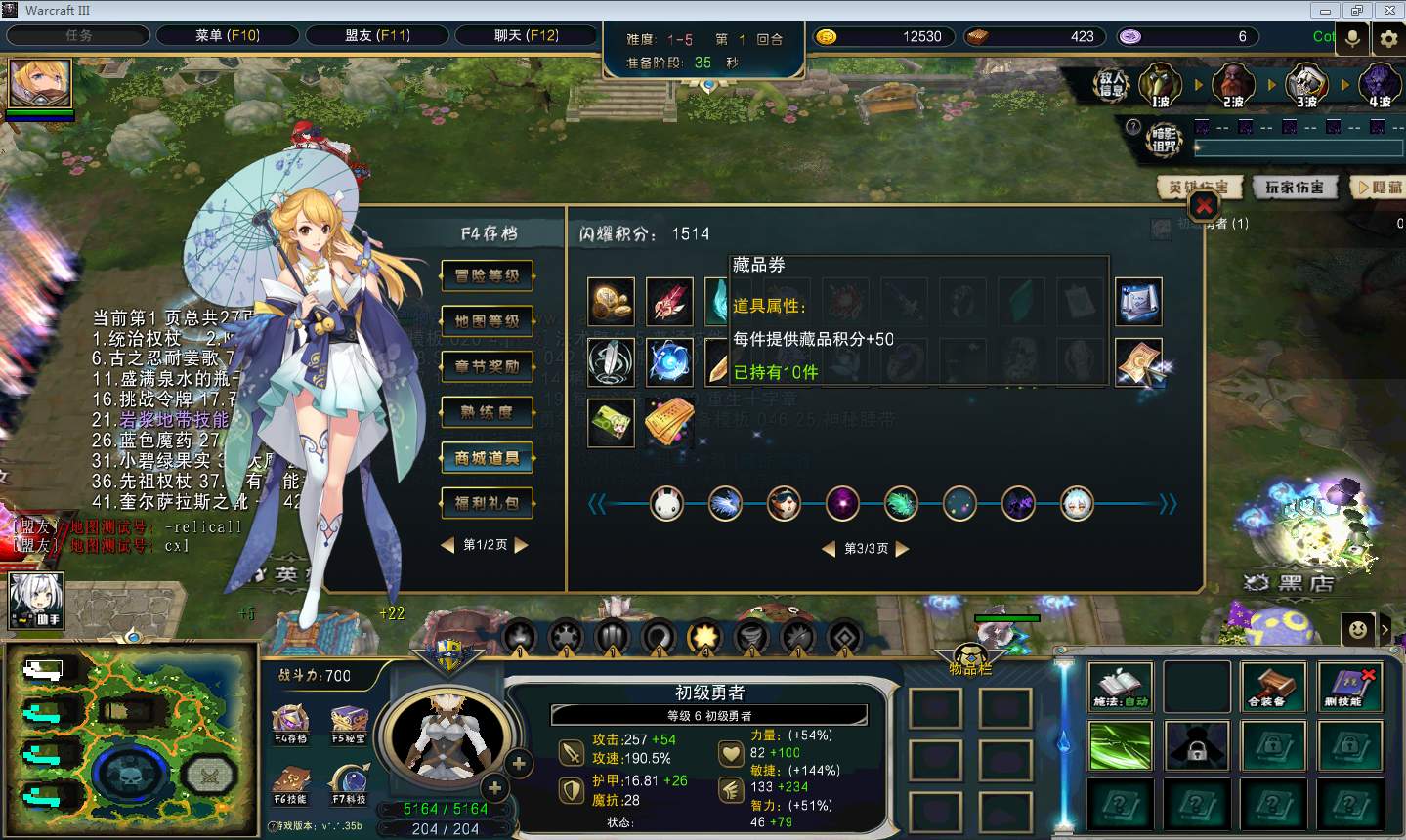Open the 冒险等级 section

(x=487, y=275)
